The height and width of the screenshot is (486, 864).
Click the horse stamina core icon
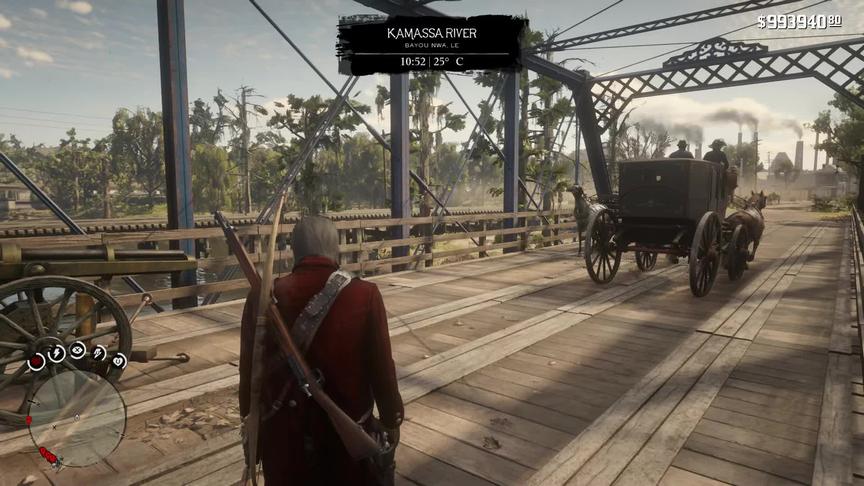pos(99,352)
